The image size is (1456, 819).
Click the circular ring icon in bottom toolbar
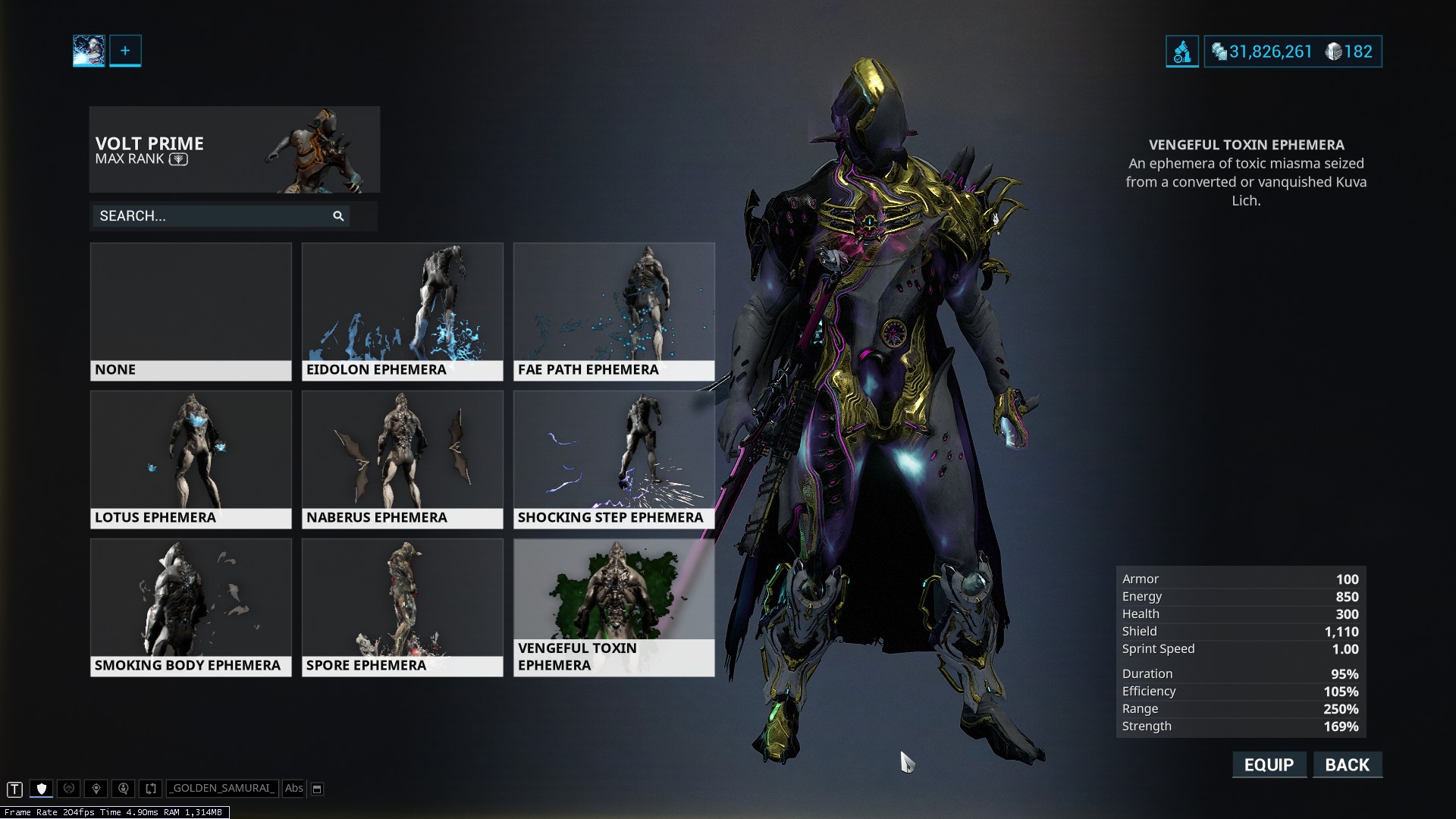click(x=68, y=789)
